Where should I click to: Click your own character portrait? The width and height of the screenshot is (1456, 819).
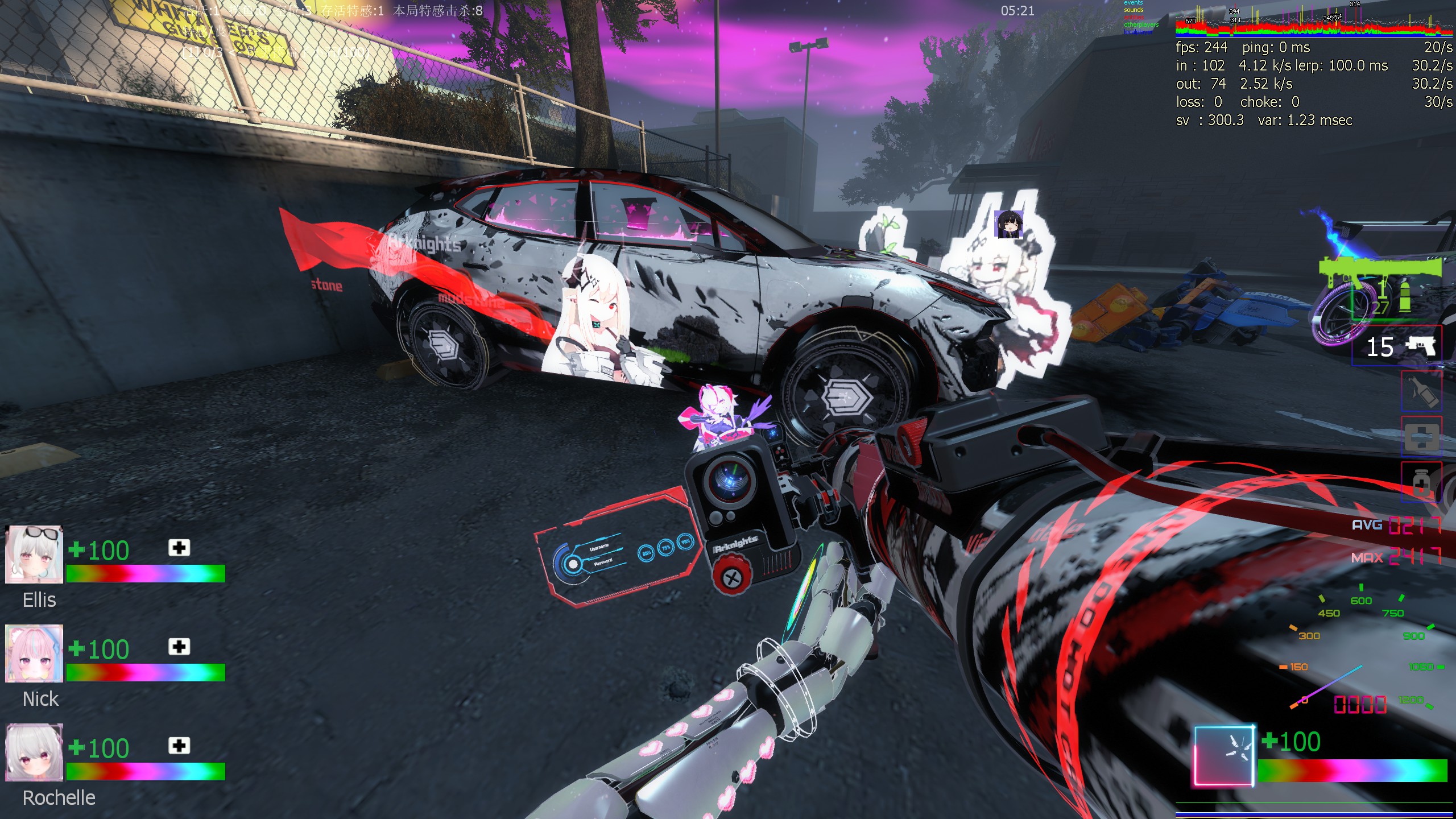pos(1224,756)
